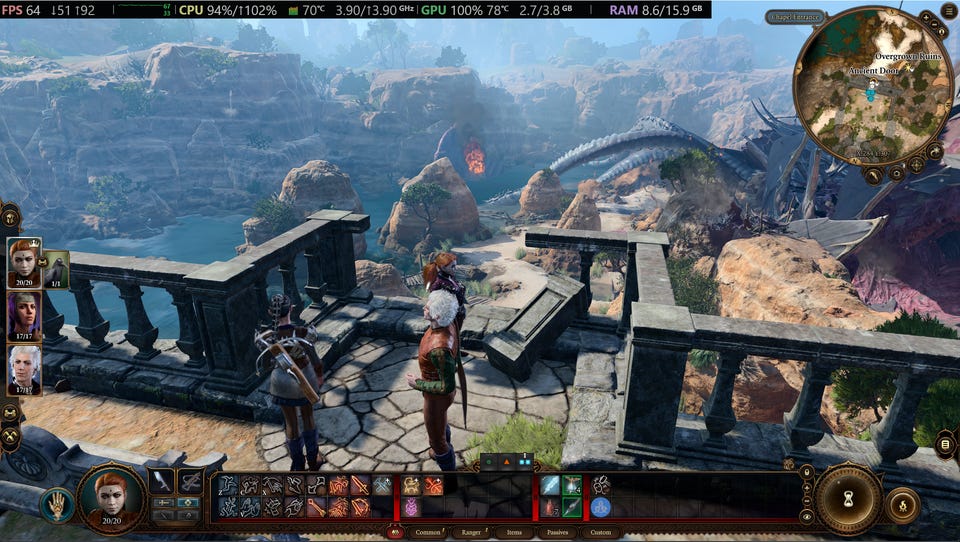Click the hourglass end turn button

[x=847, y=497]
